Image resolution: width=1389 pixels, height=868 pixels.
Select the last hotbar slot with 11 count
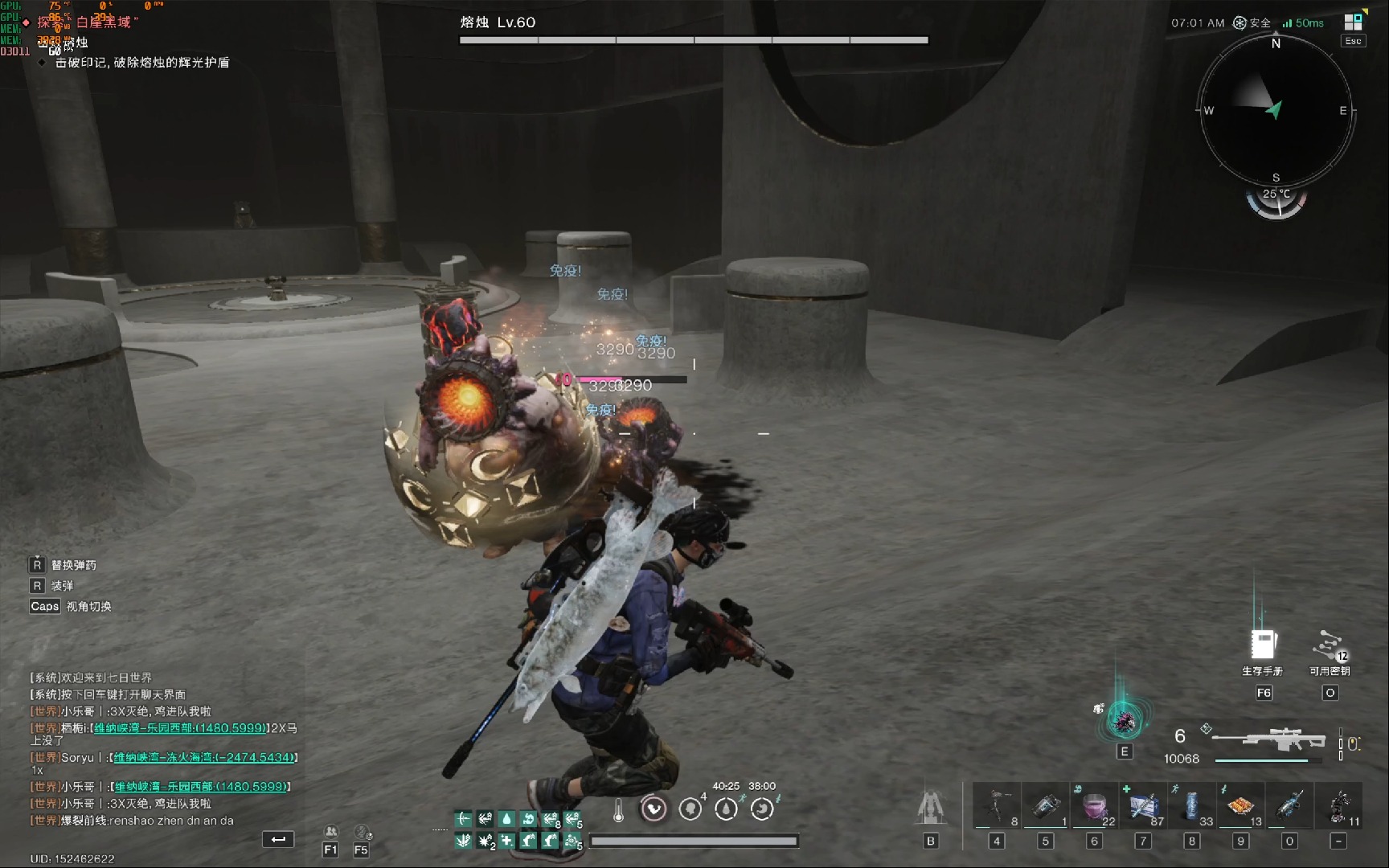point(1338,805)
